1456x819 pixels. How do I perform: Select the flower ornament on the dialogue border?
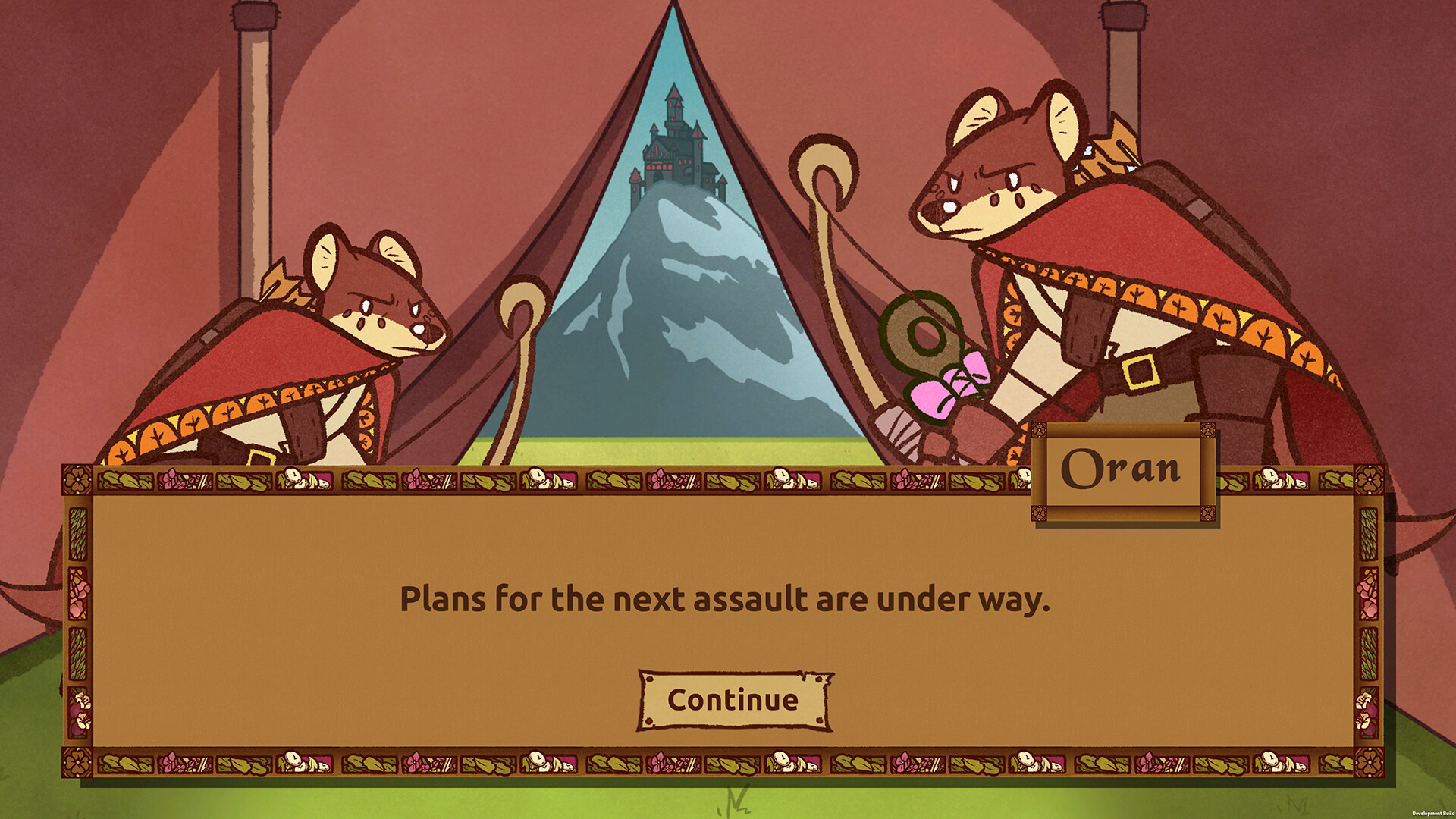coord(76,479)
